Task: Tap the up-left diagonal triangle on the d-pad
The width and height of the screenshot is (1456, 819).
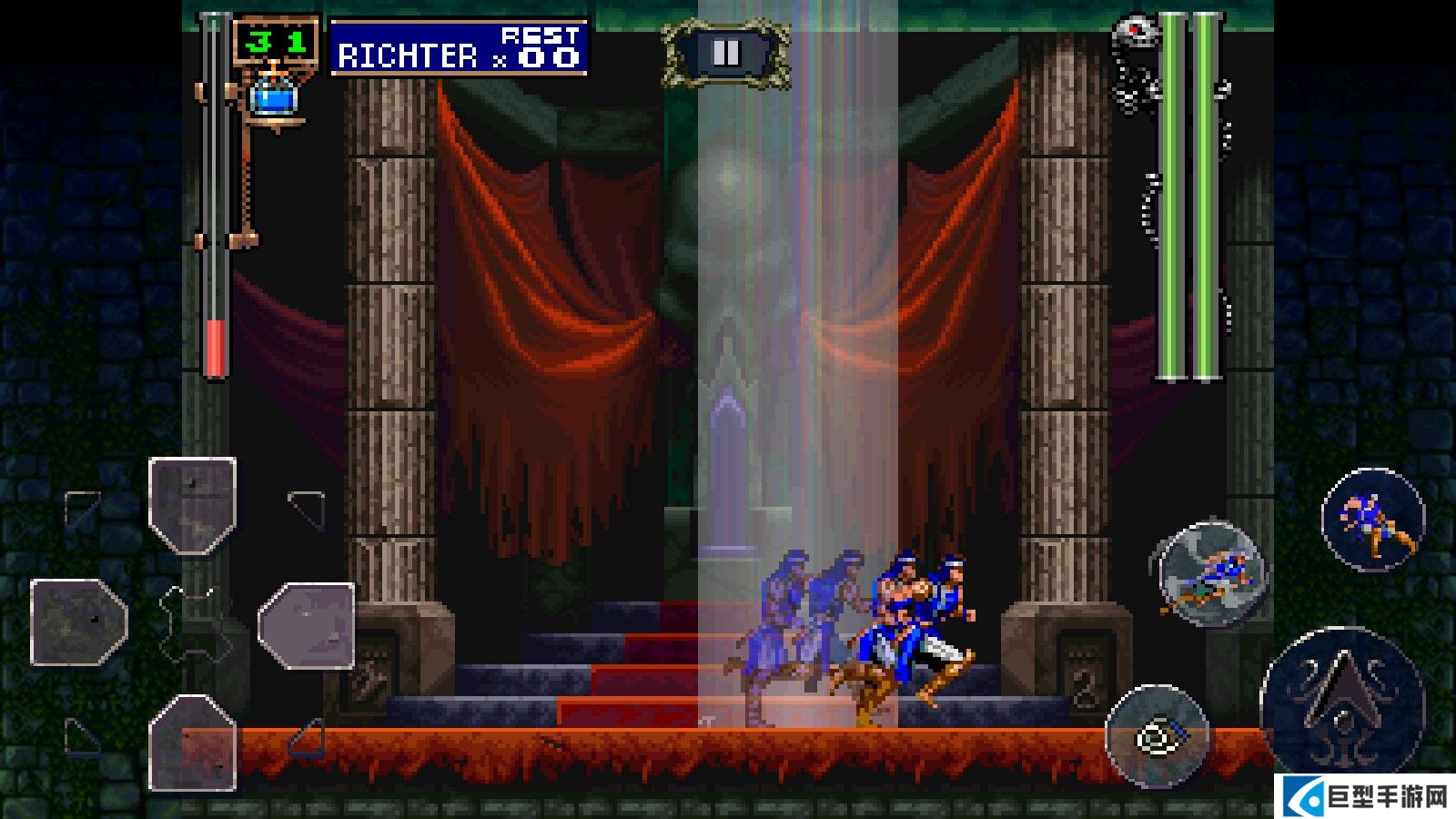Action: click(x=82, y=508)
